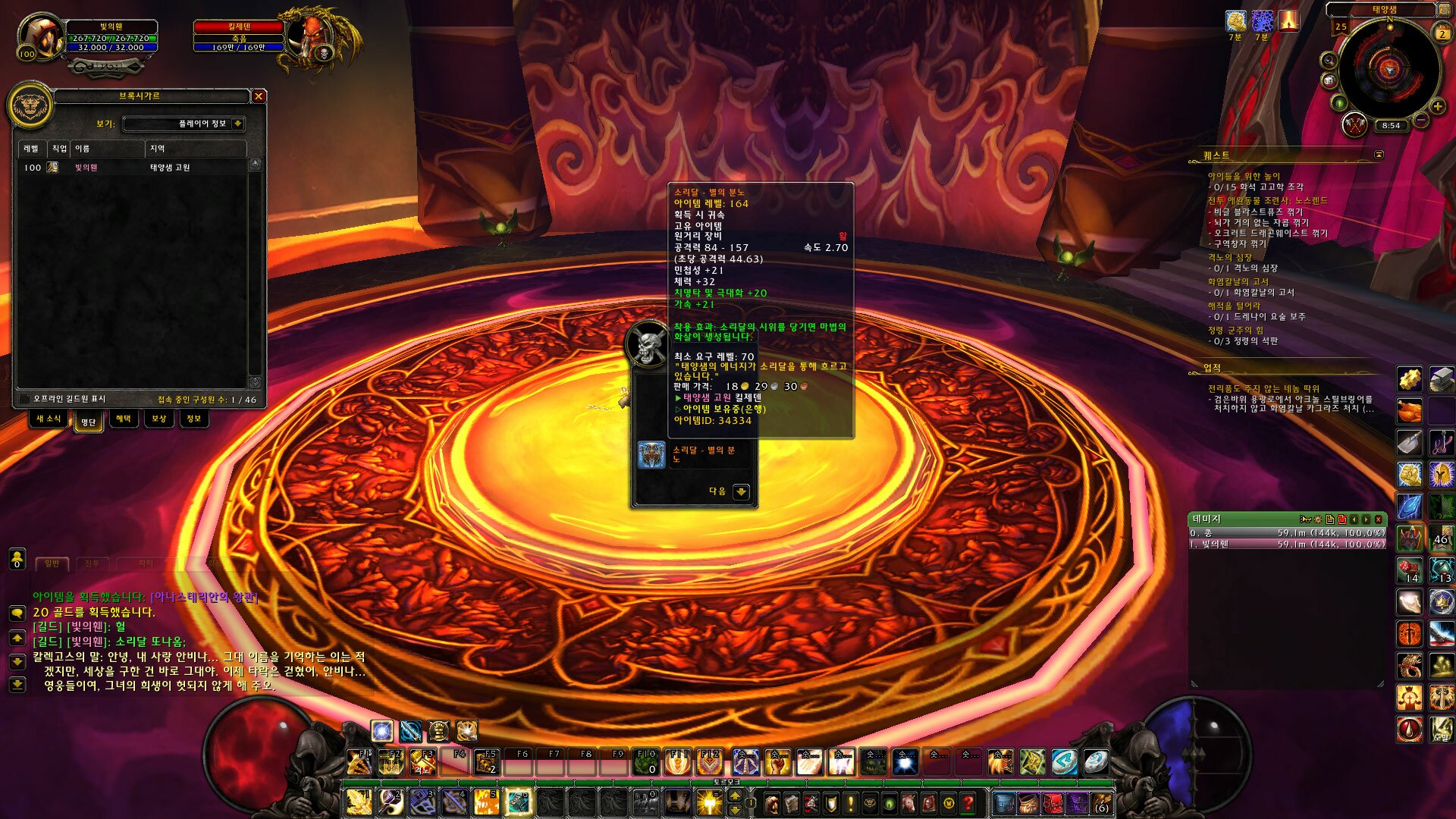This screenshot has height=819, width=1456.
Task: Toggle the 오프라인 길드원 표시 checkbox
Action: pyautogui.click(x=24, y=399)
